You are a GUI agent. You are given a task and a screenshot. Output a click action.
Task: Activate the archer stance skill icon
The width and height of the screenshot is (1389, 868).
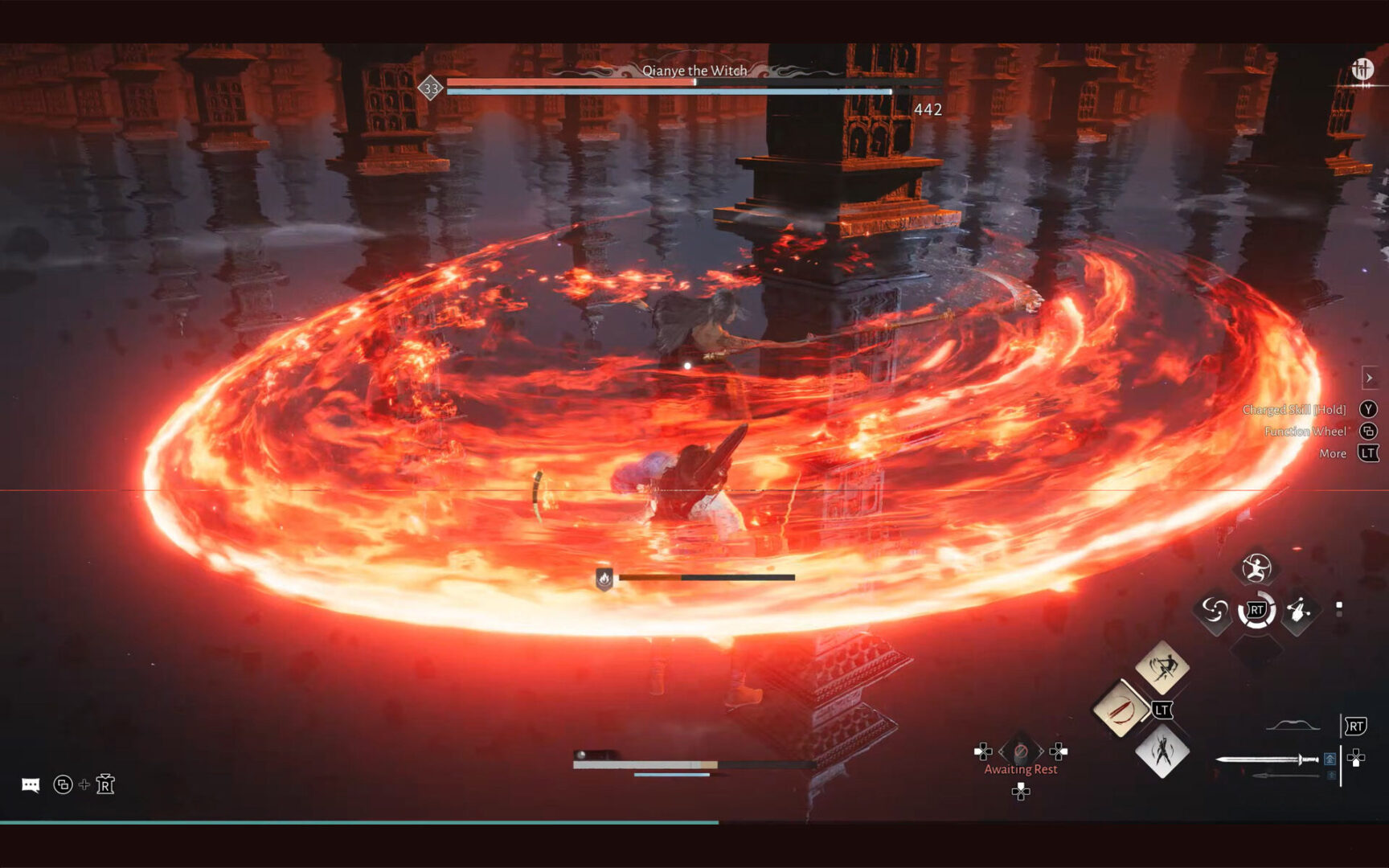coord(1256,568)
